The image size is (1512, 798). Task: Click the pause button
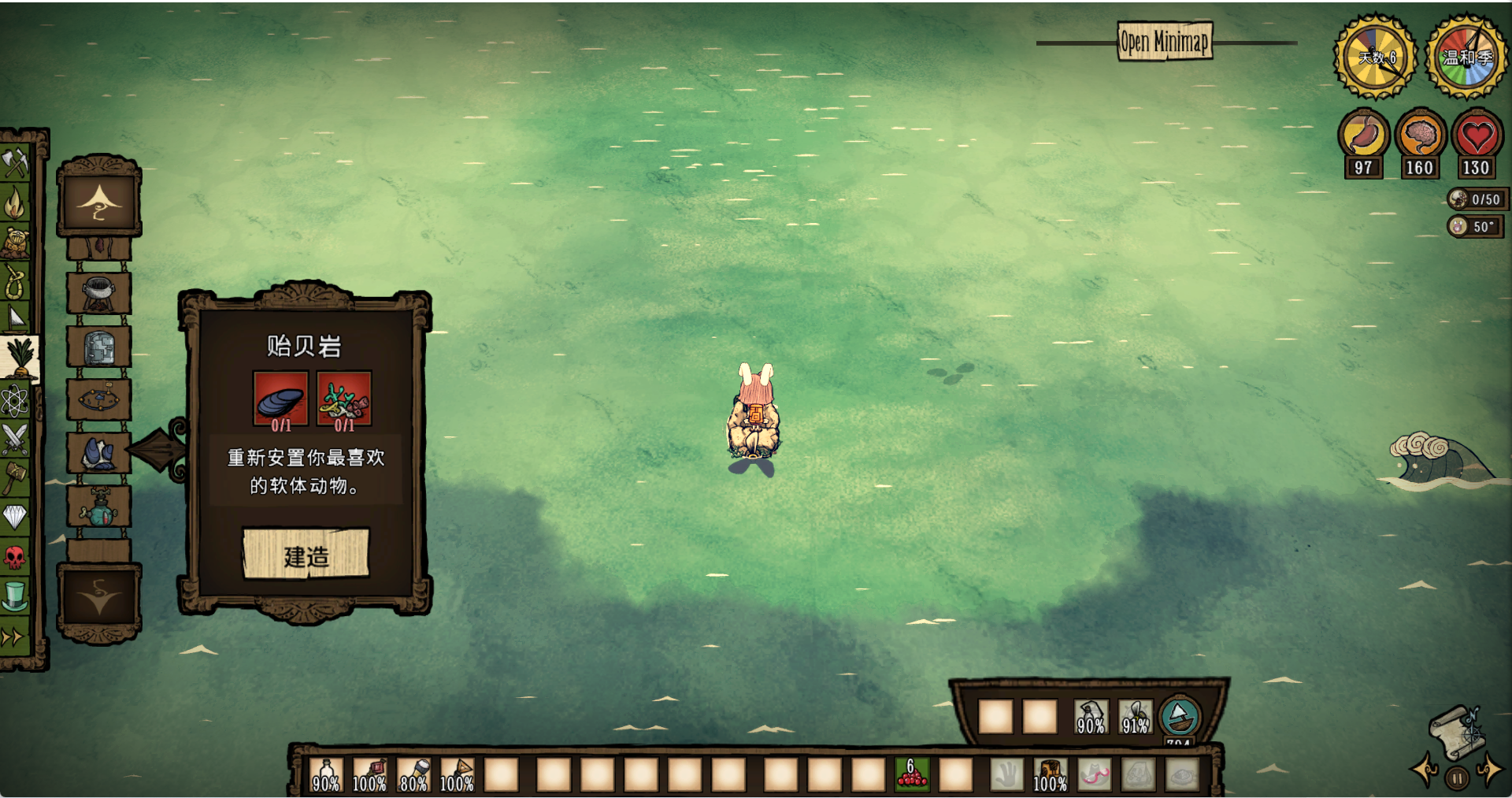(x=1458, y=778)
